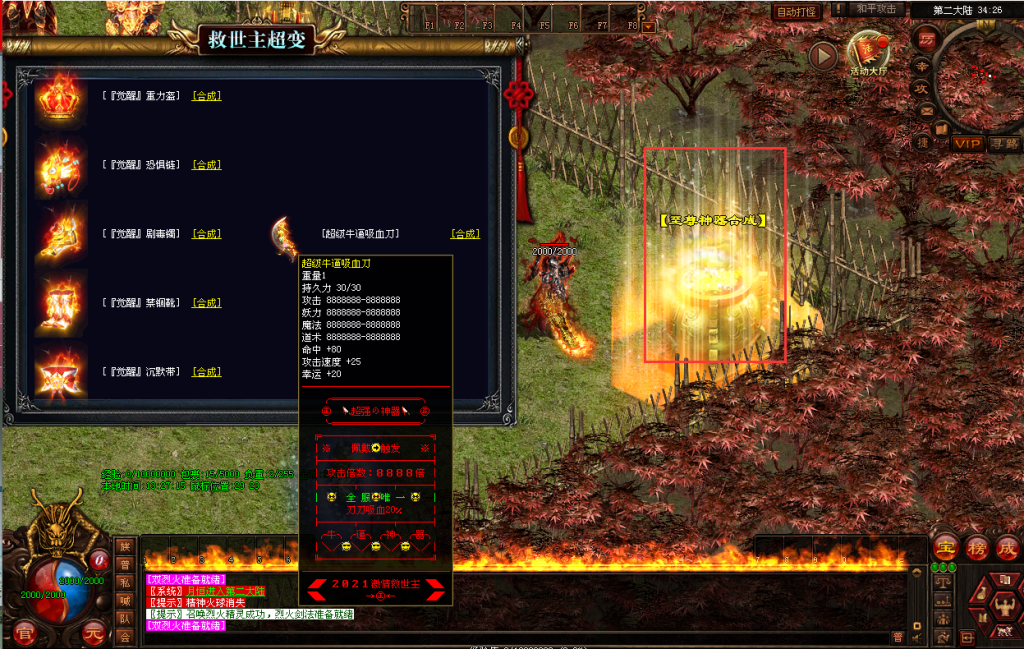Click 合成 link for 沉默带
This screenshot has width=1024, height=649.
tap(206, 372)
